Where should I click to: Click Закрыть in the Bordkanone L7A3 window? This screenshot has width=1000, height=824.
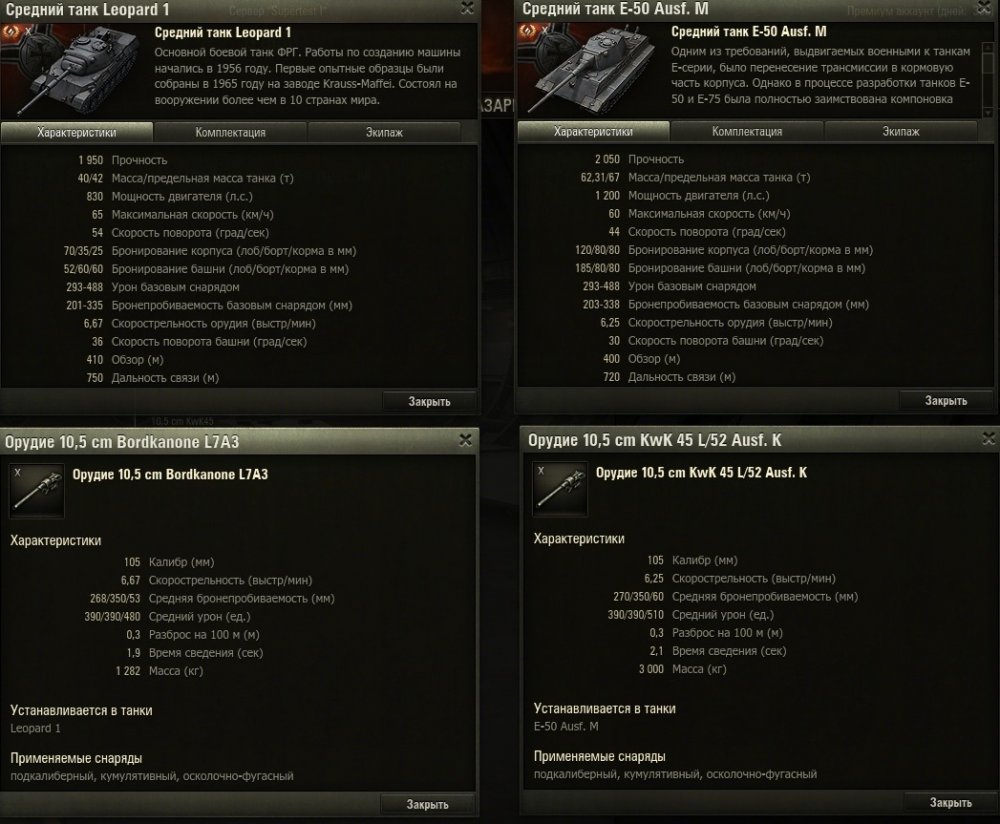pos(428,805)
